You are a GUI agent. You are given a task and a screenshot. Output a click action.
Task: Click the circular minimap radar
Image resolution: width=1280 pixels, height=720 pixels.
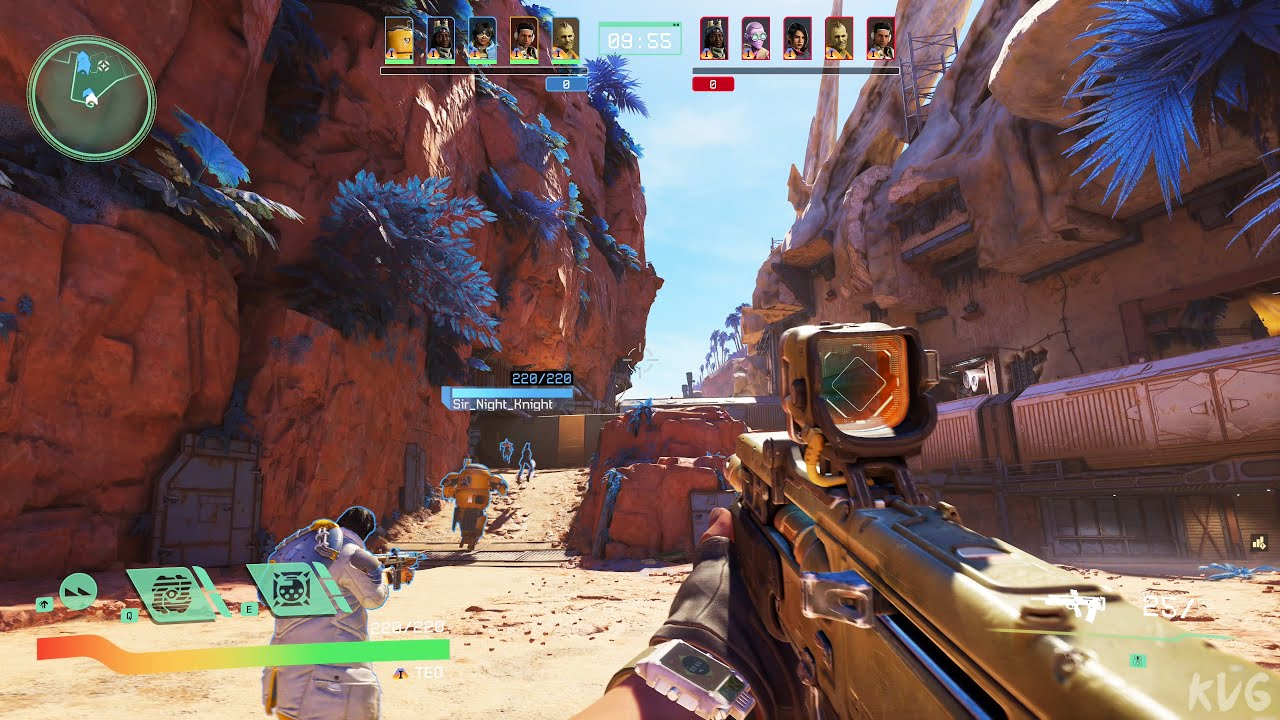click(91, 97)
